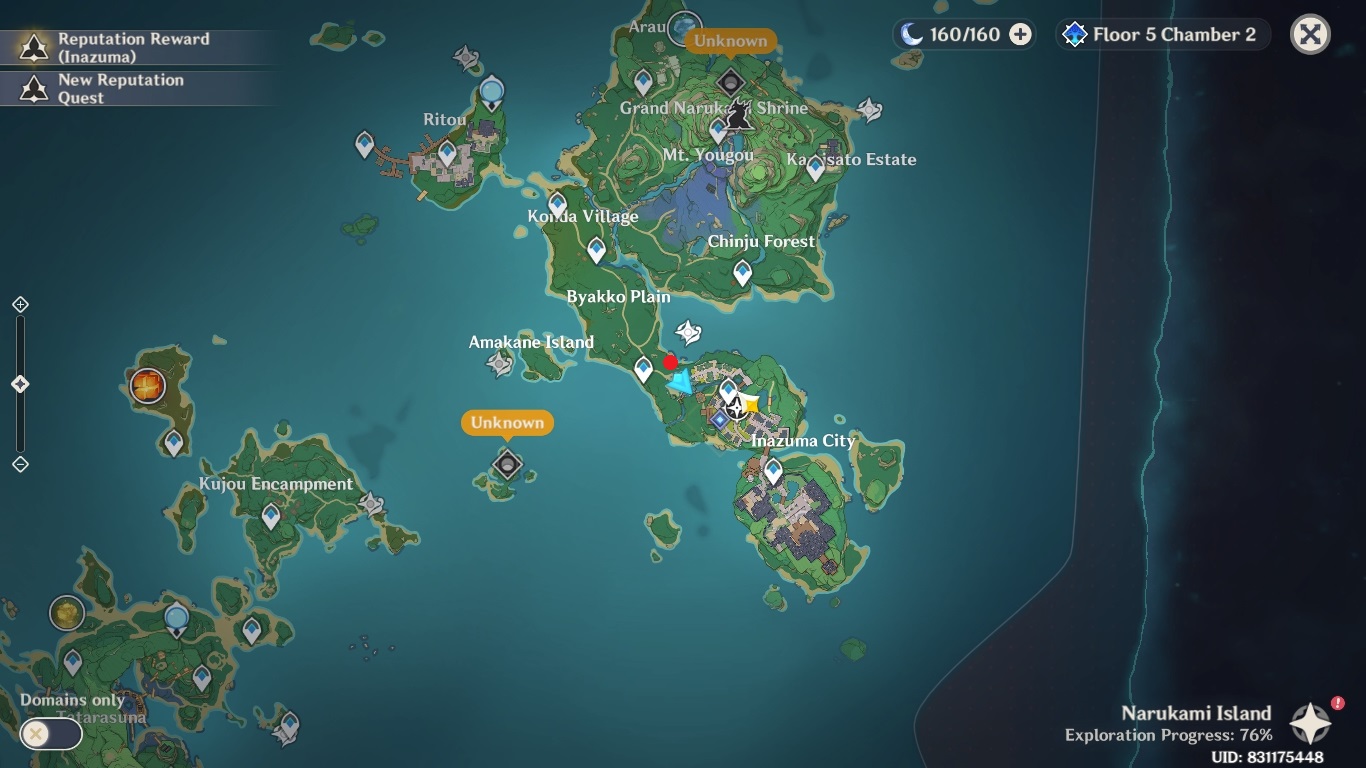Image resolution: width=1366 pixels, height=768 pixels.
Task: Select the red custom pin near Byakko Plain
Action: click(670, 362)
